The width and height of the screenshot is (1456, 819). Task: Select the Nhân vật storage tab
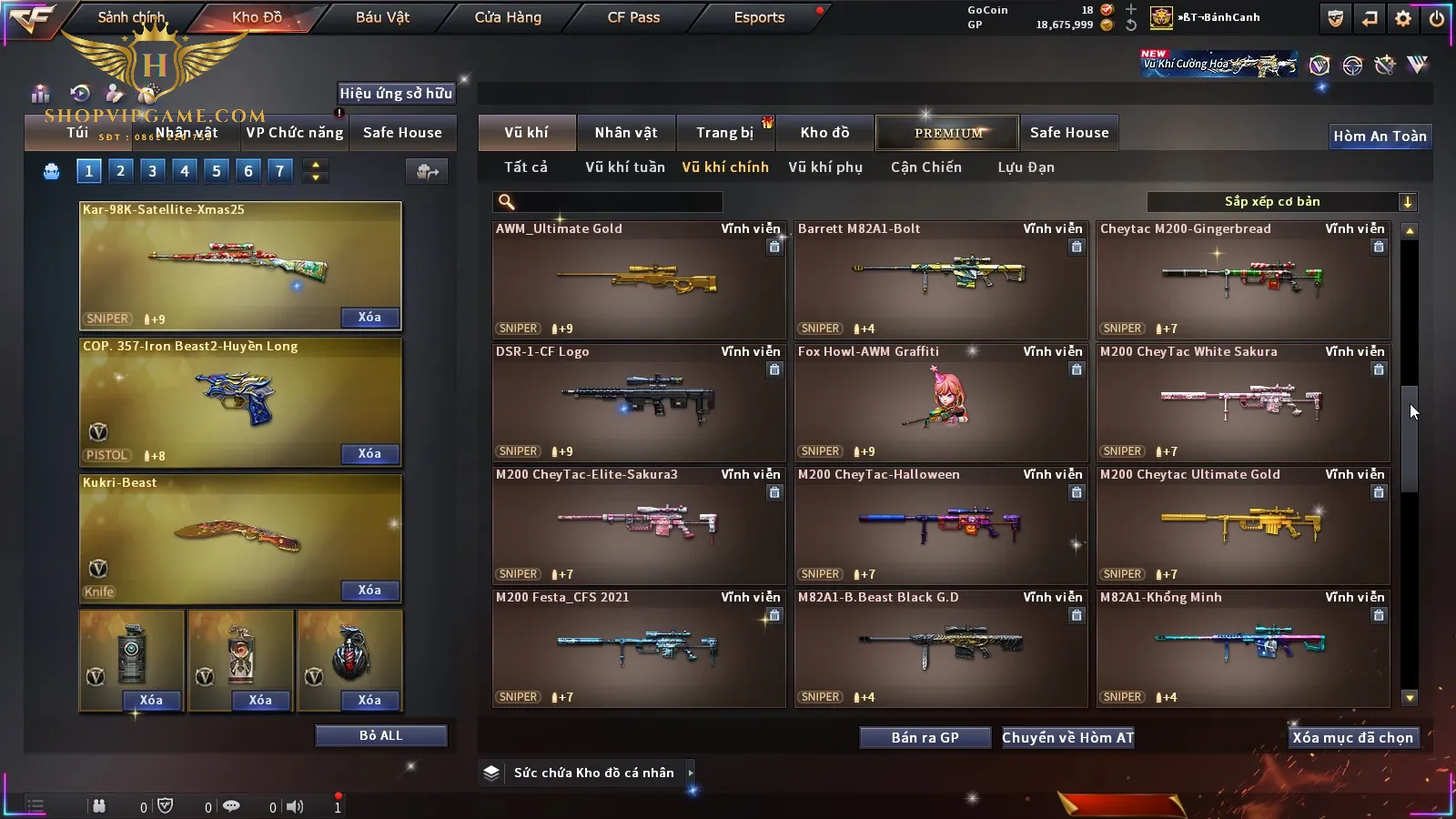coord(625,133)
